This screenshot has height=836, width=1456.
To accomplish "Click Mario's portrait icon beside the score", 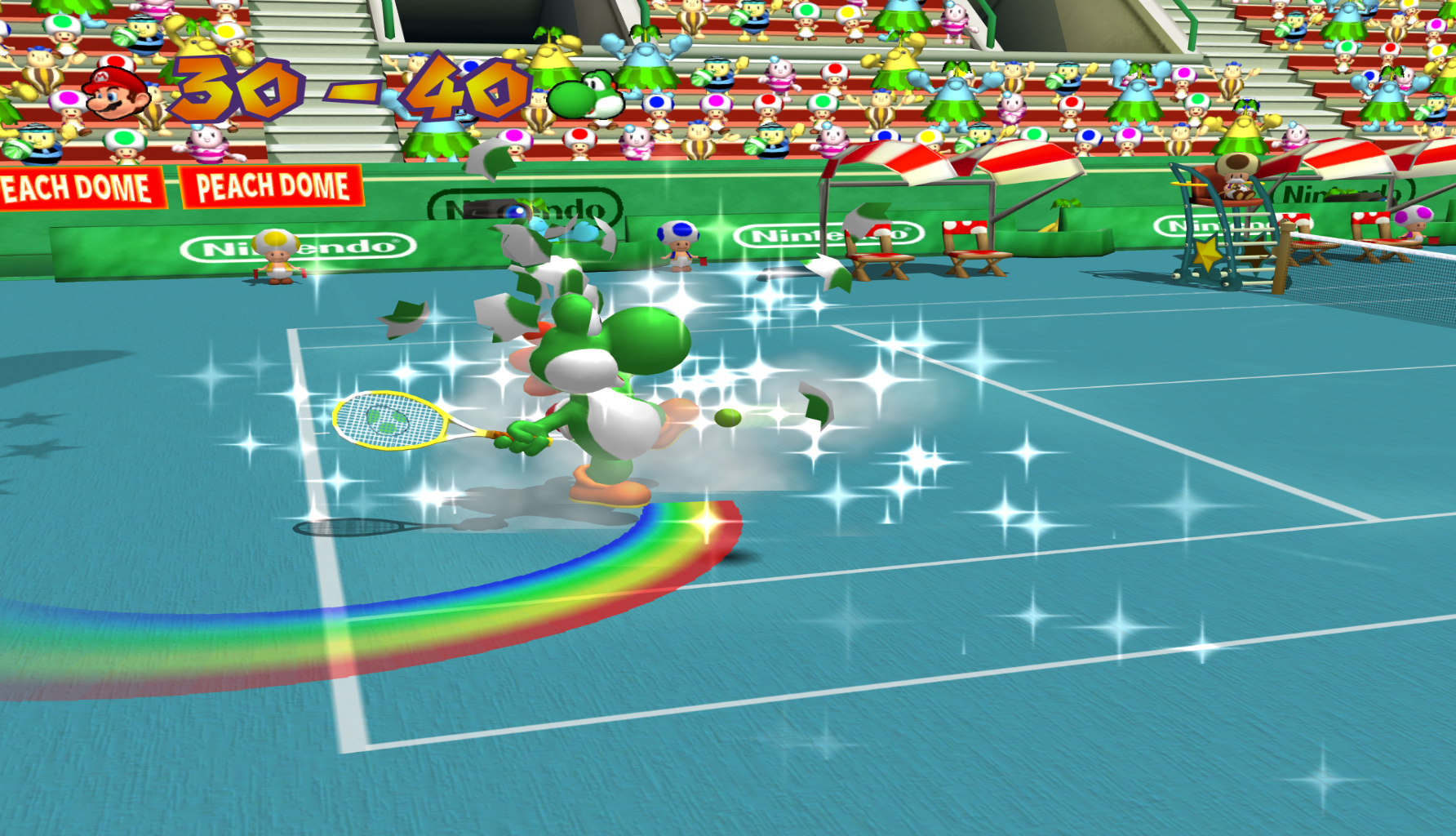I will coord(116,92).
